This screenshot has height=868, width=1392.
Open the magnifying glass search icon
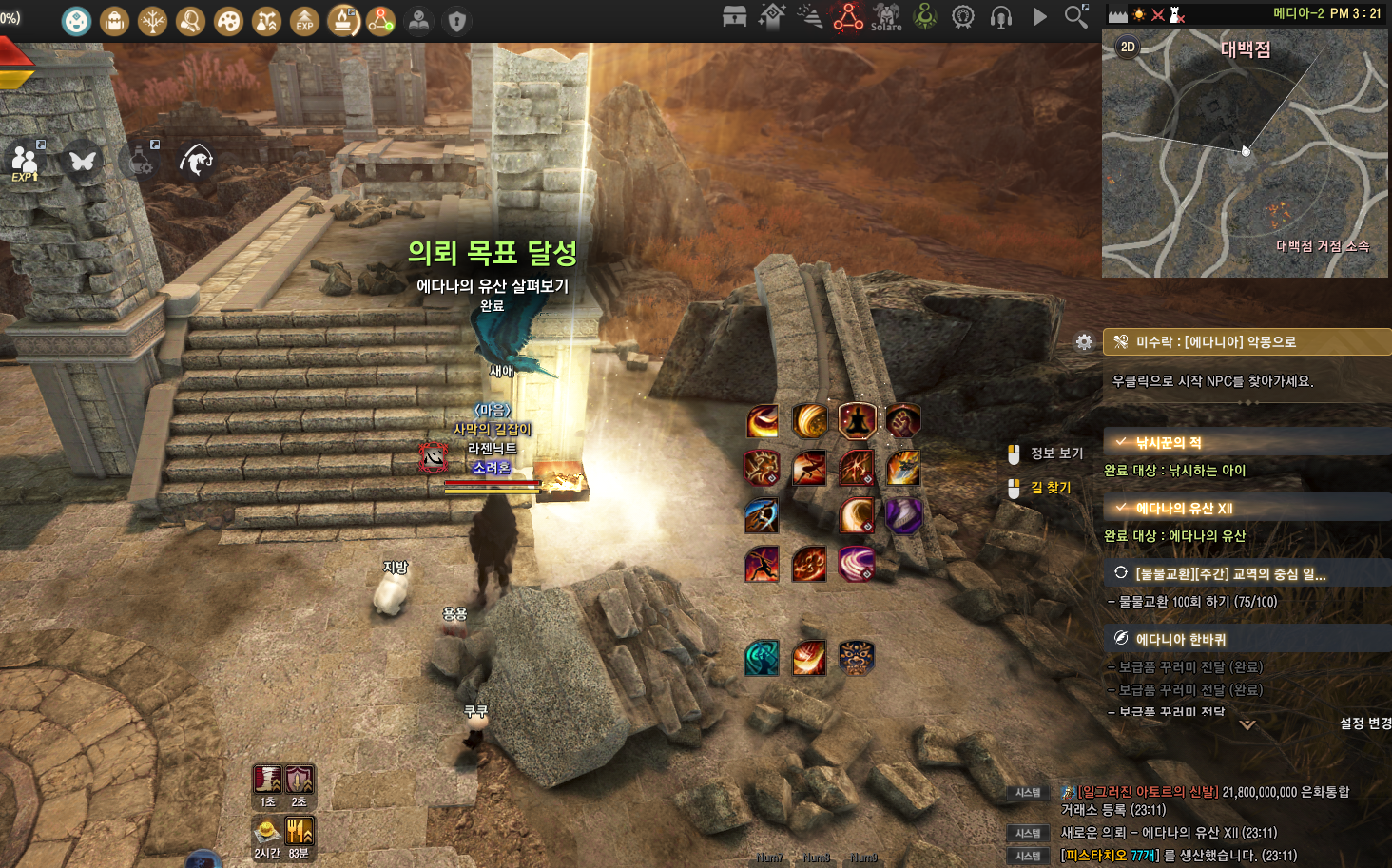pos(1075,16)
